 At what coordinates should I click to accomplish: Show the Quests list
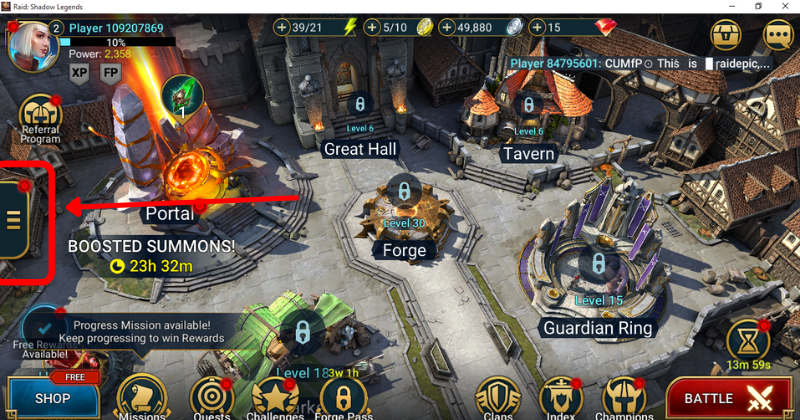(210, 398)
